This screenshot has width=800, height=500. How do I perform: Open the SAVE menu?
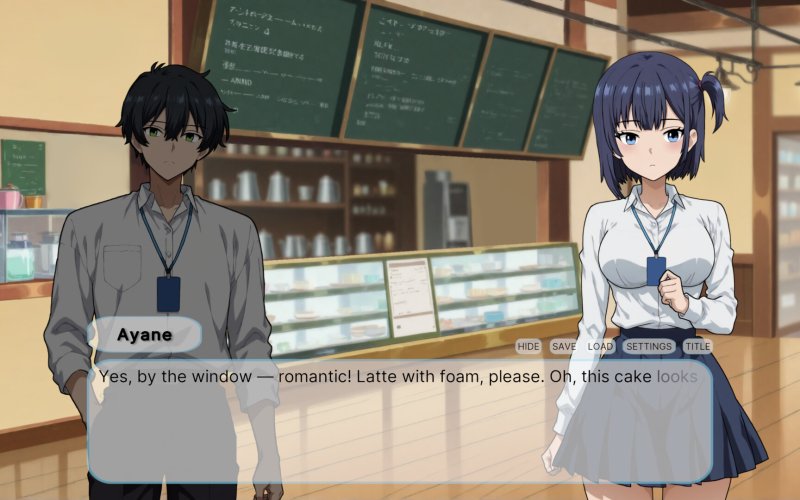pos(564,346)
